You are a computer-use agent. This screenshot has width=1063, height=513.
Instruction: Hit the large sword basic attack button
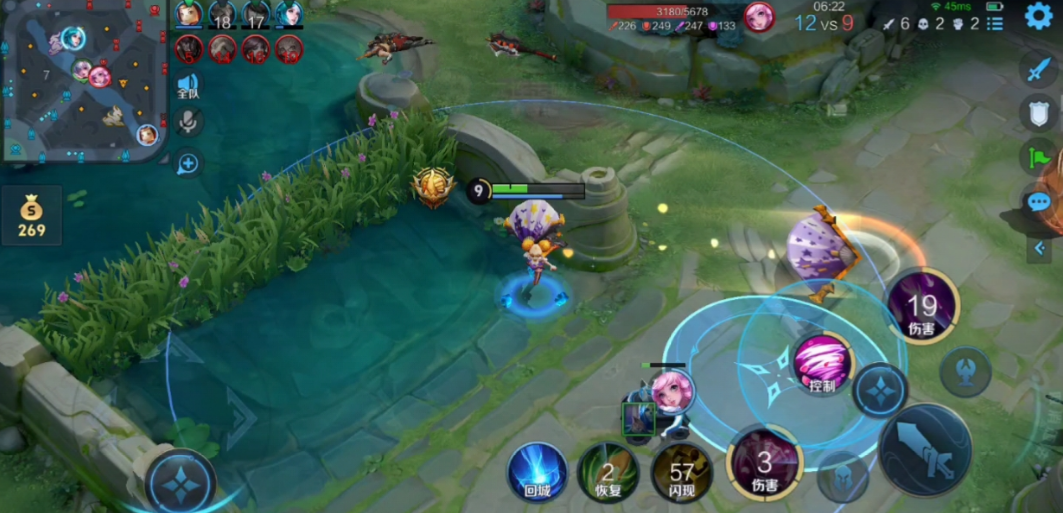924,451
